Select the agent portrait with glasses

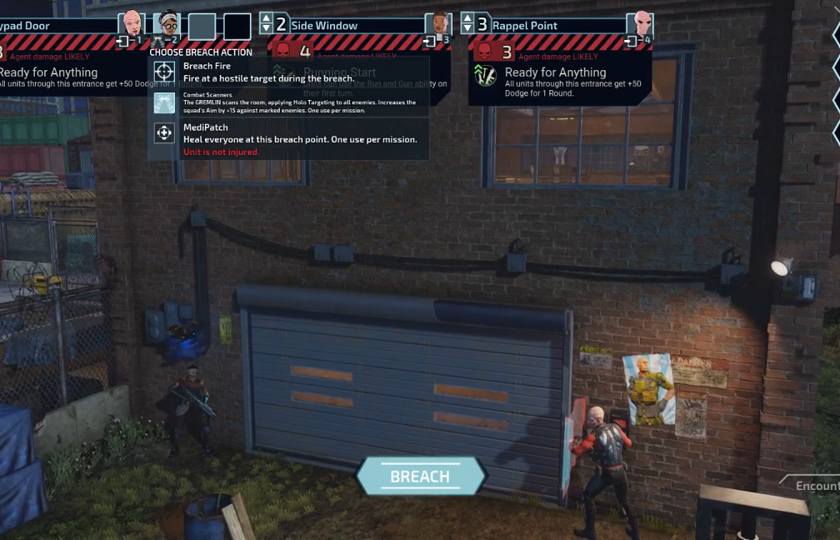(168, 24)
